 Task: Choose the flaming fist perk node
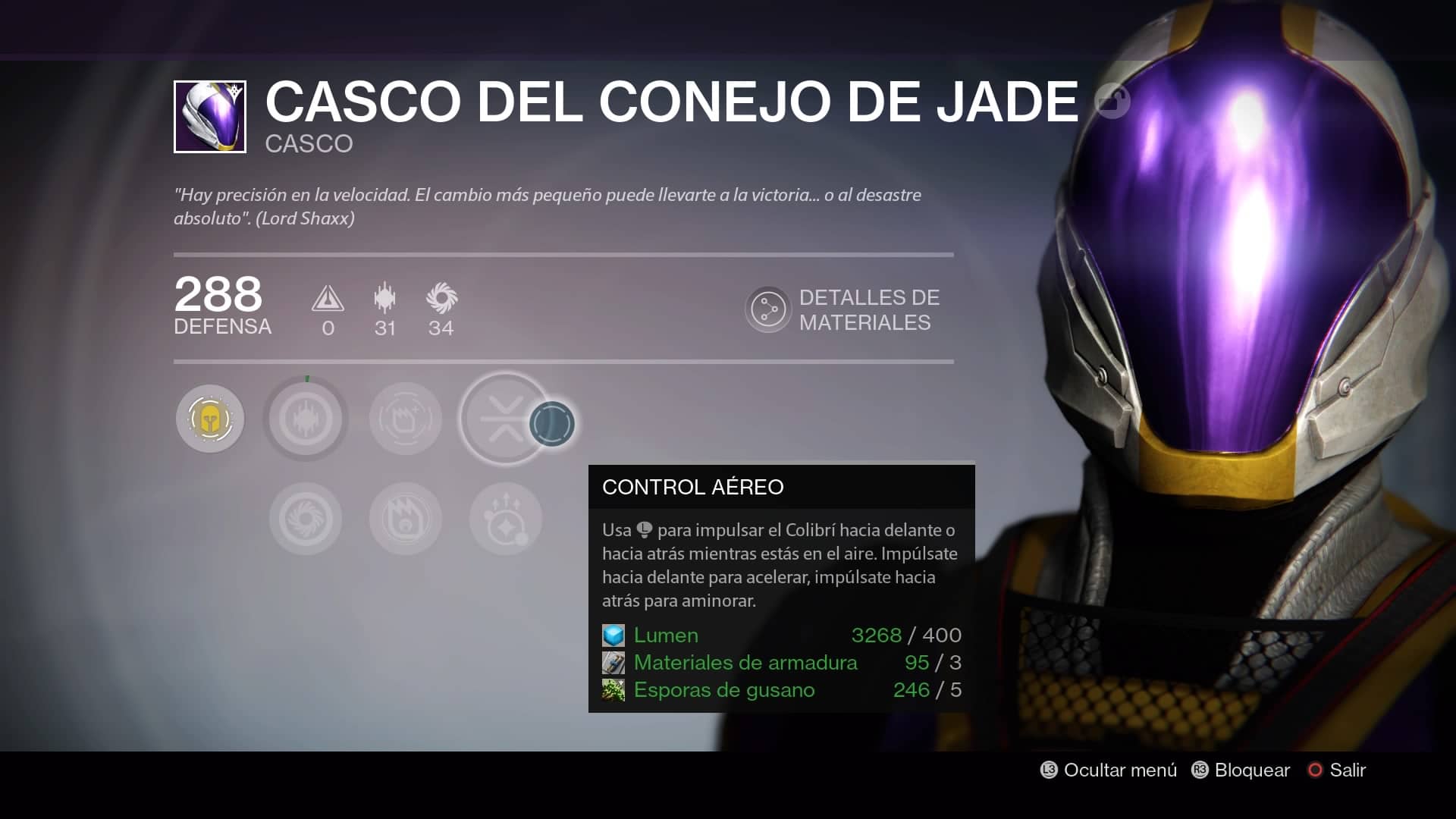(x=406, y=519)
